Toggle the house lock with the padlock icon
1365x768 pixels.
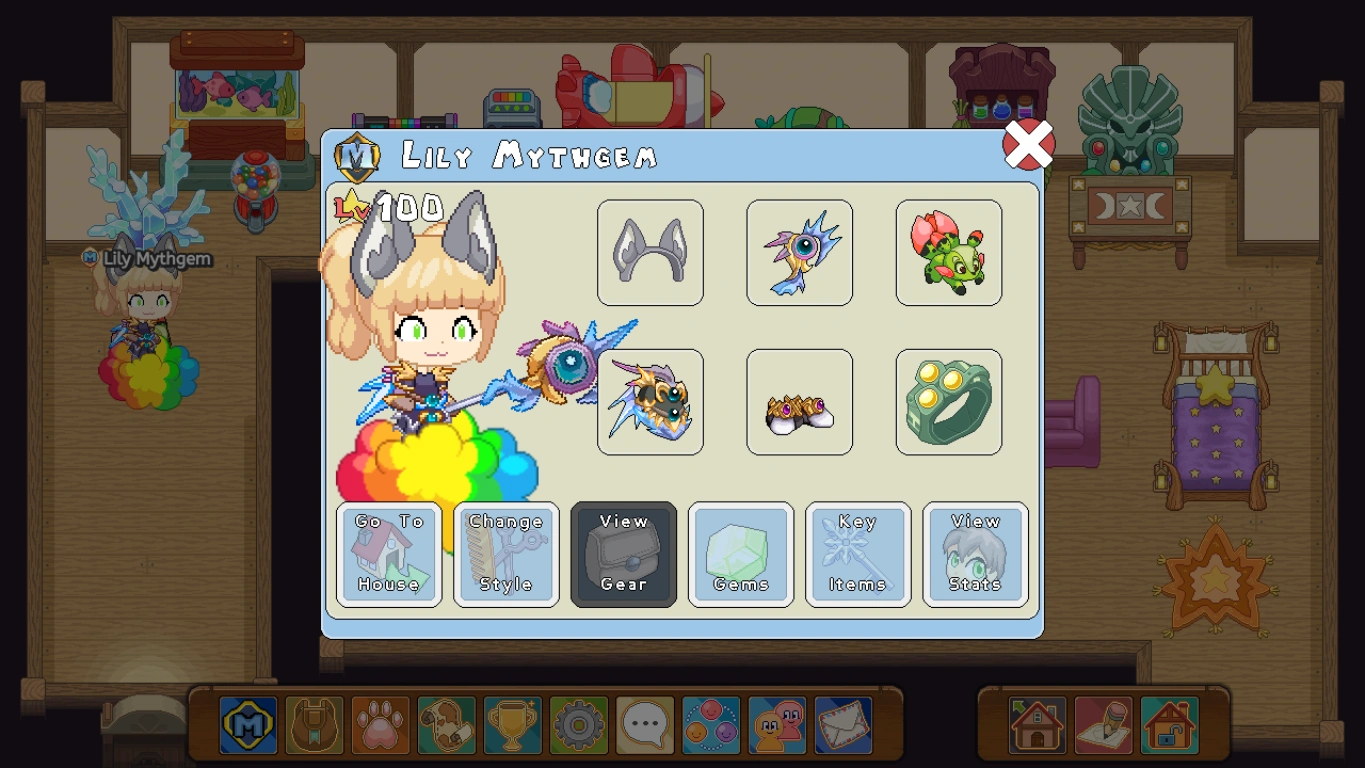point(1169,725)
